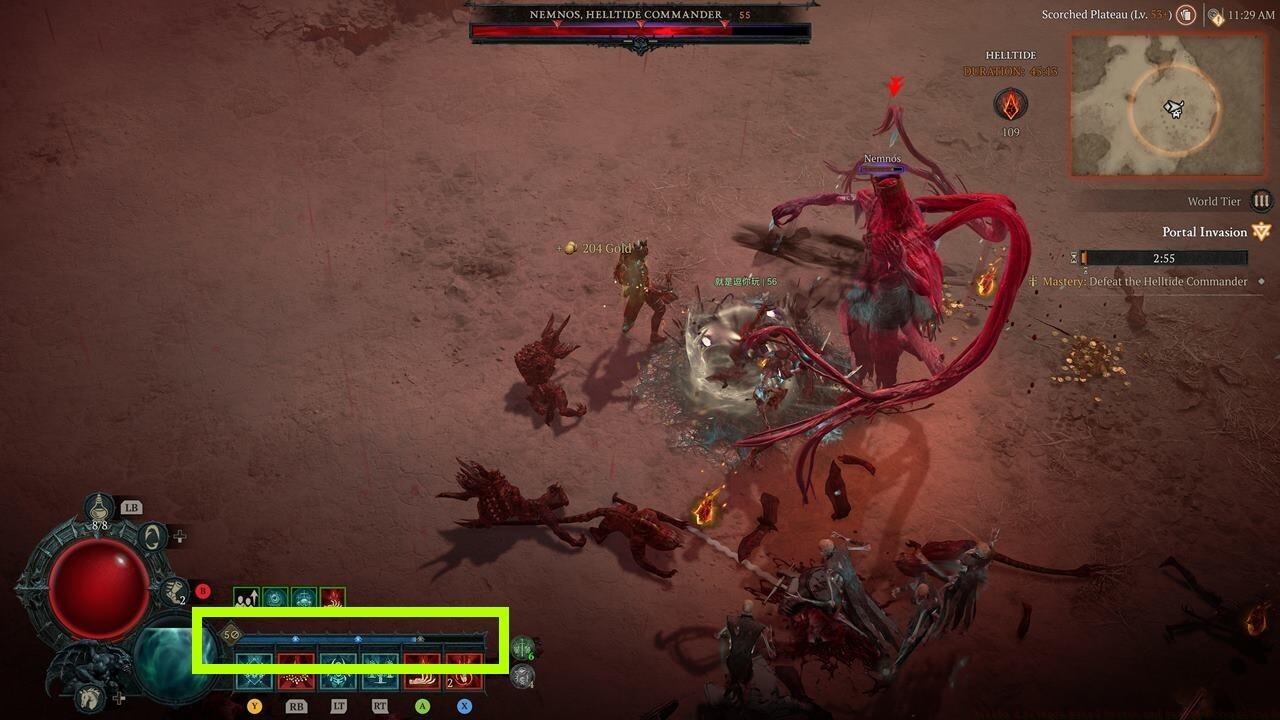Click the Portal Invasion event icon
The image size is (1280, 720).
[1260, 232]
